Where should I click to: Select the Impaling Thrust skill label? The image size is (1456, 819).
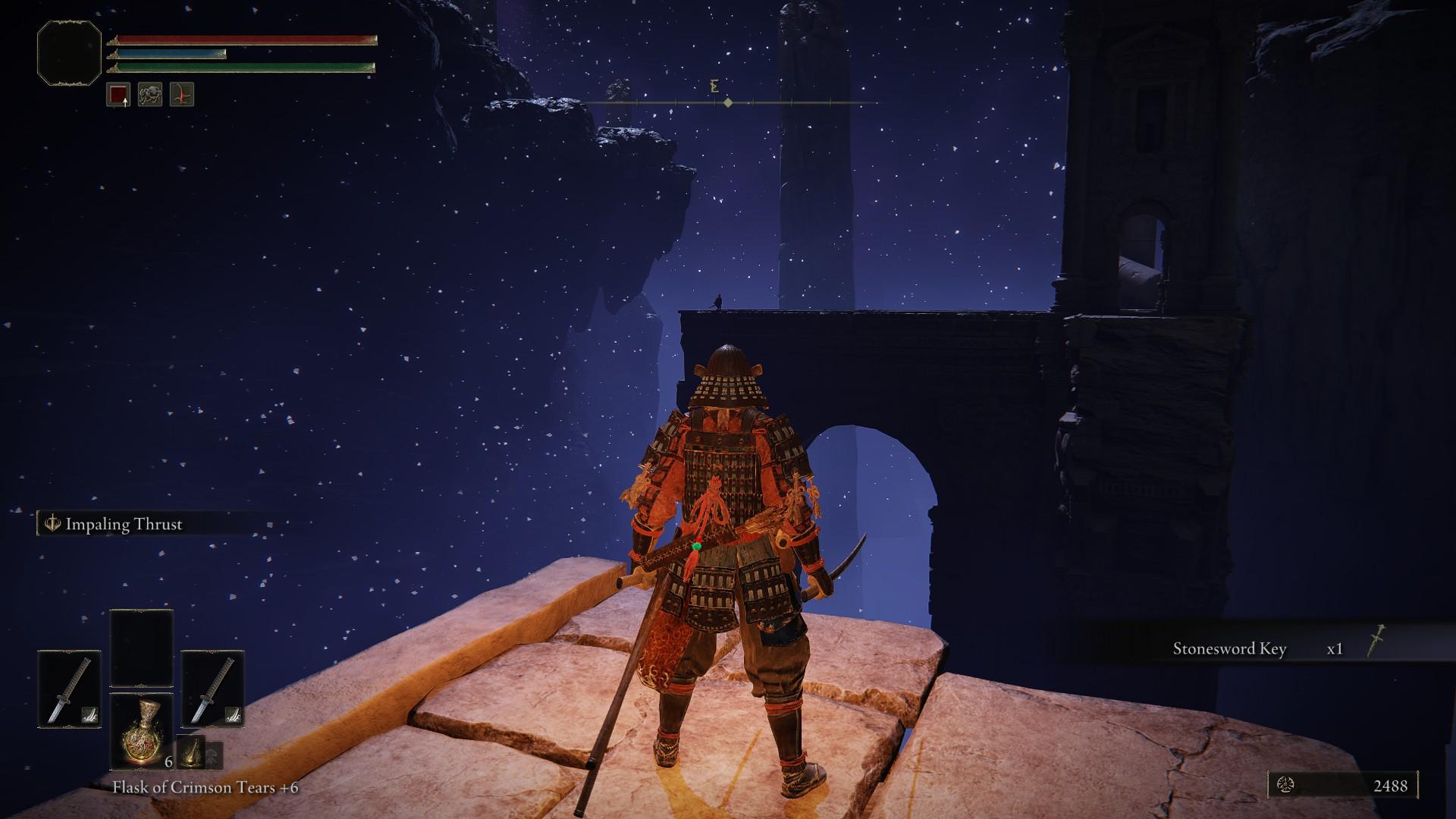tap(124, 524)
